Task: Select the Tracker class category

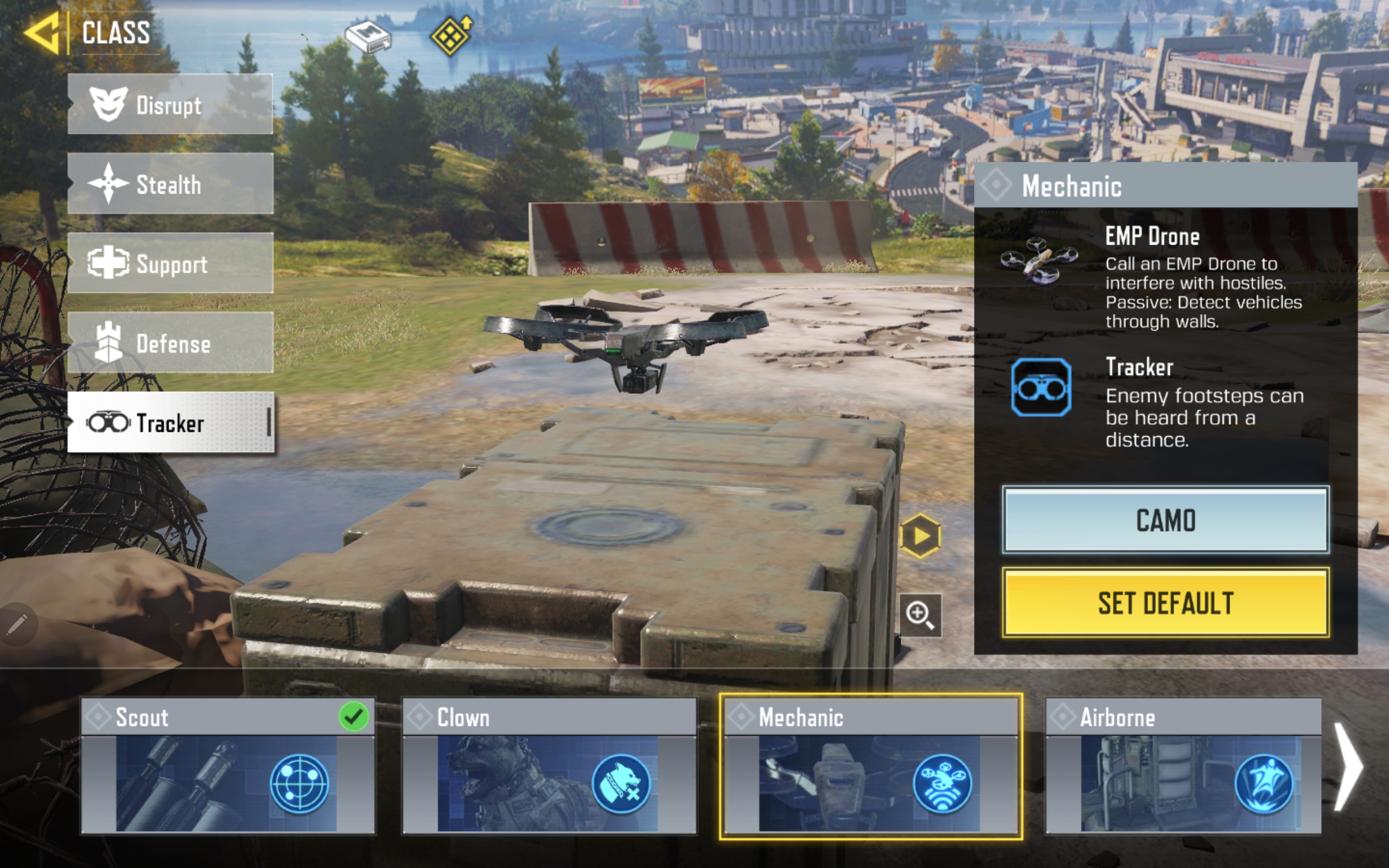Action: (x=170, y=423)
